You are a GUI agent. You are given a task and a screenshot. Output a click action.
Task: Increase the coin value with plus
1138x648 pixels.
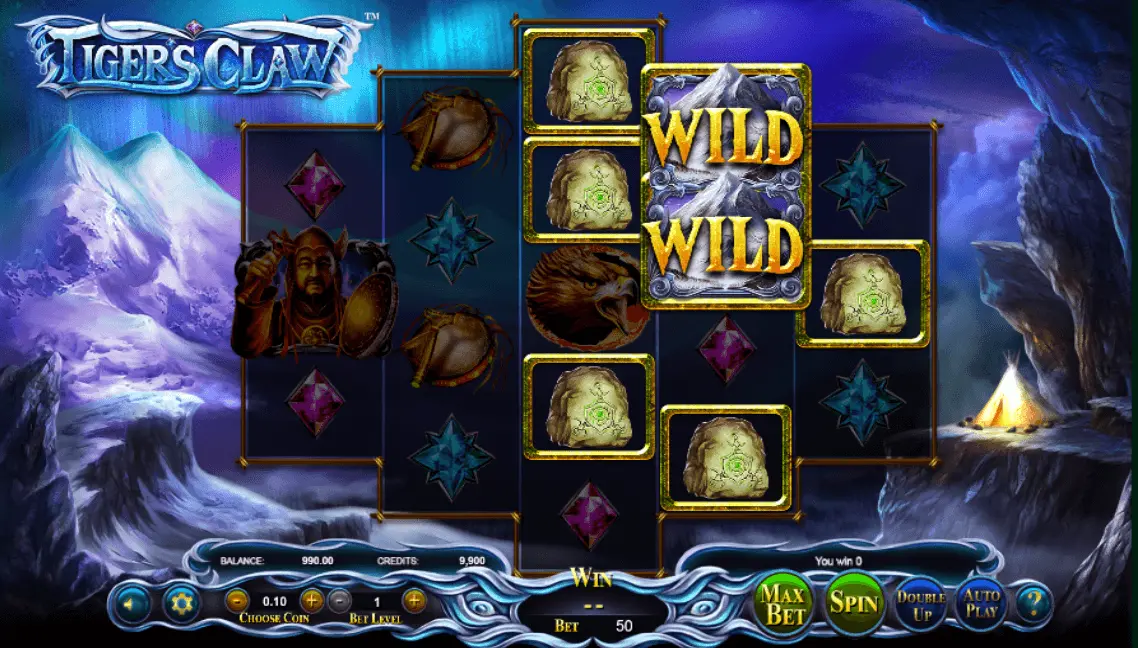click(312, 601)
